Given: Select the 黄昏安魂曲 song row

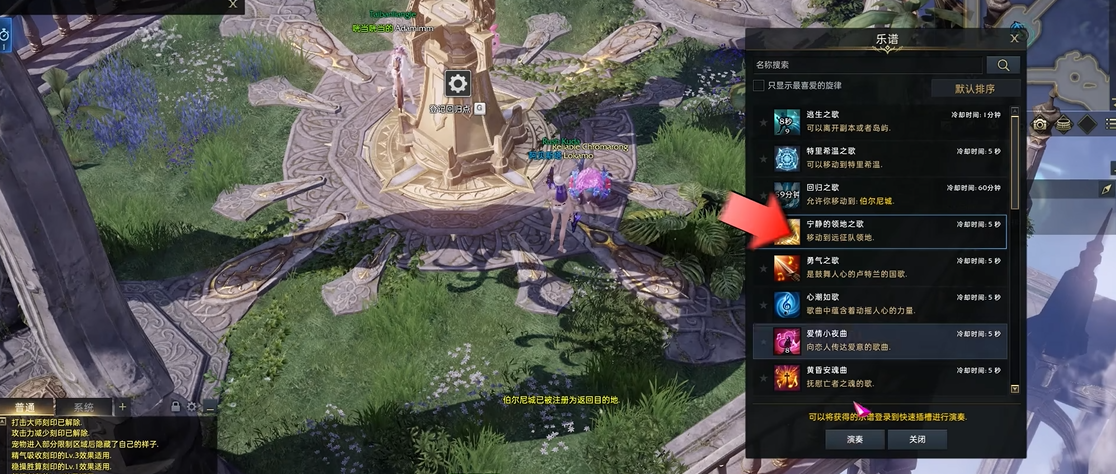Looking at the screenshot, I should (x=880, y=376).
